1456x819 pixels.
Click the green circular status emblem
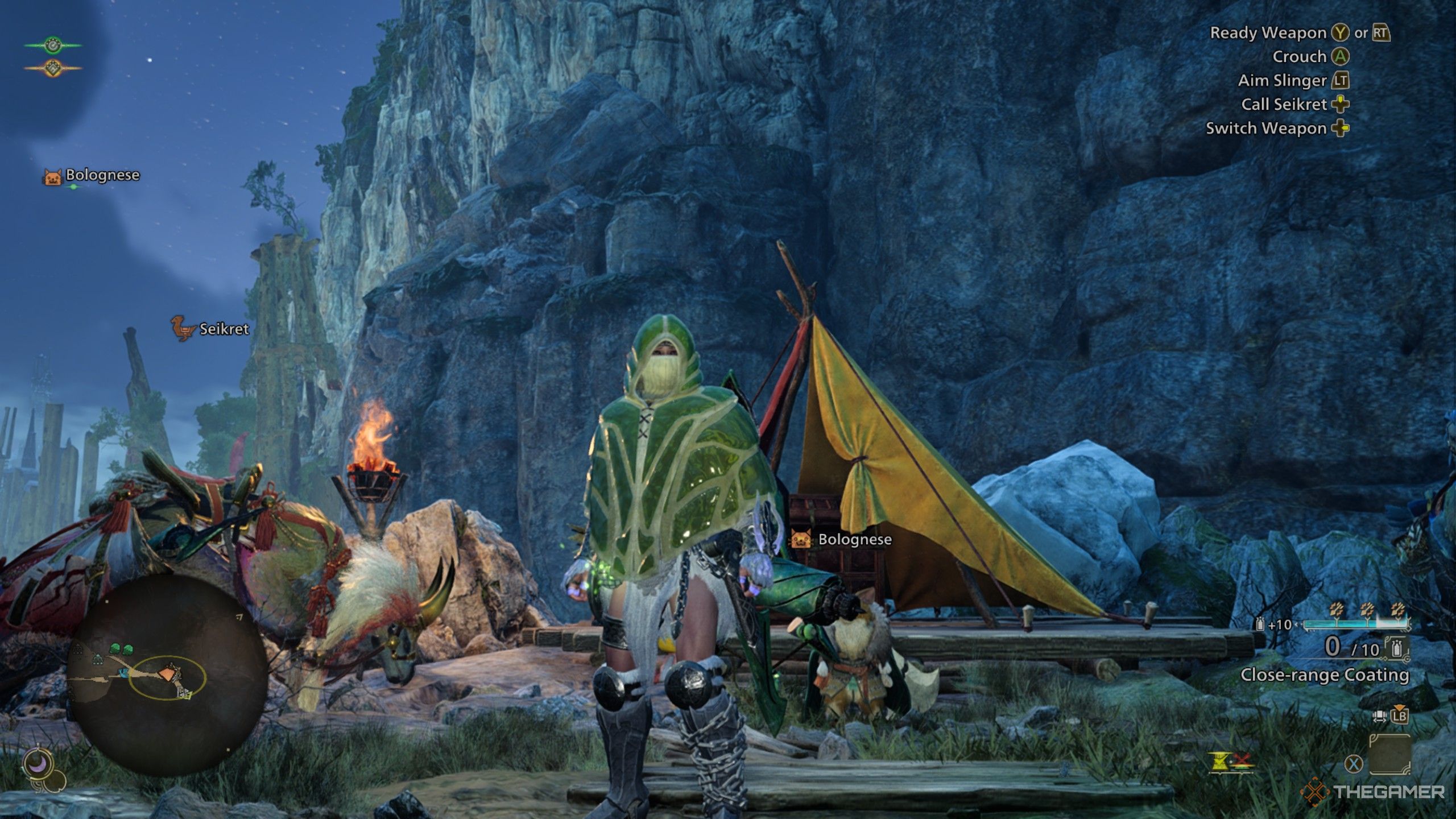(52, 45)
